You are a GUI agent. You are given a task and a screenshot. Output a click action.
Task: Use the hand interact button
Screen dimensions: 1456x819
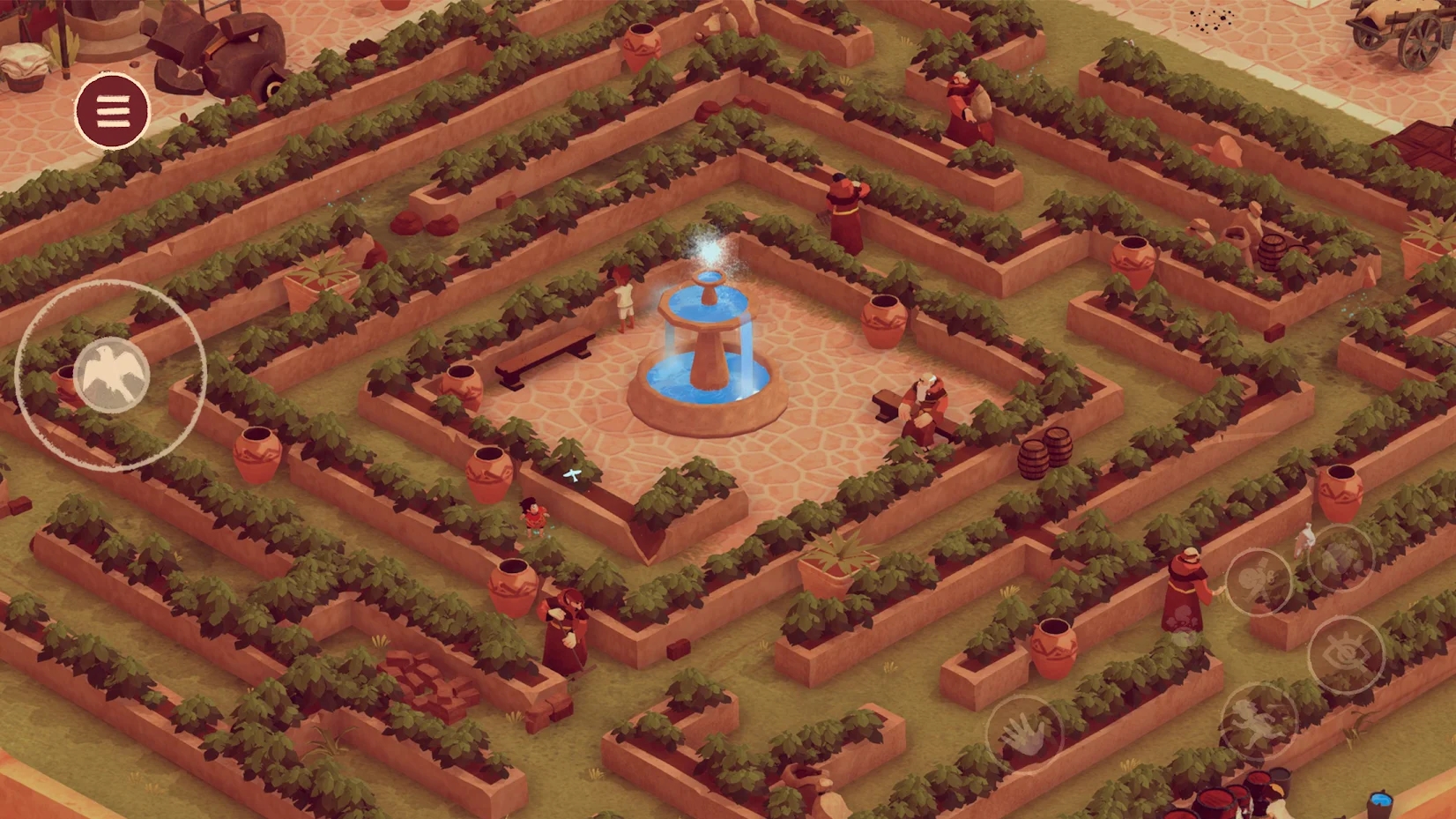click(1024, 734)
